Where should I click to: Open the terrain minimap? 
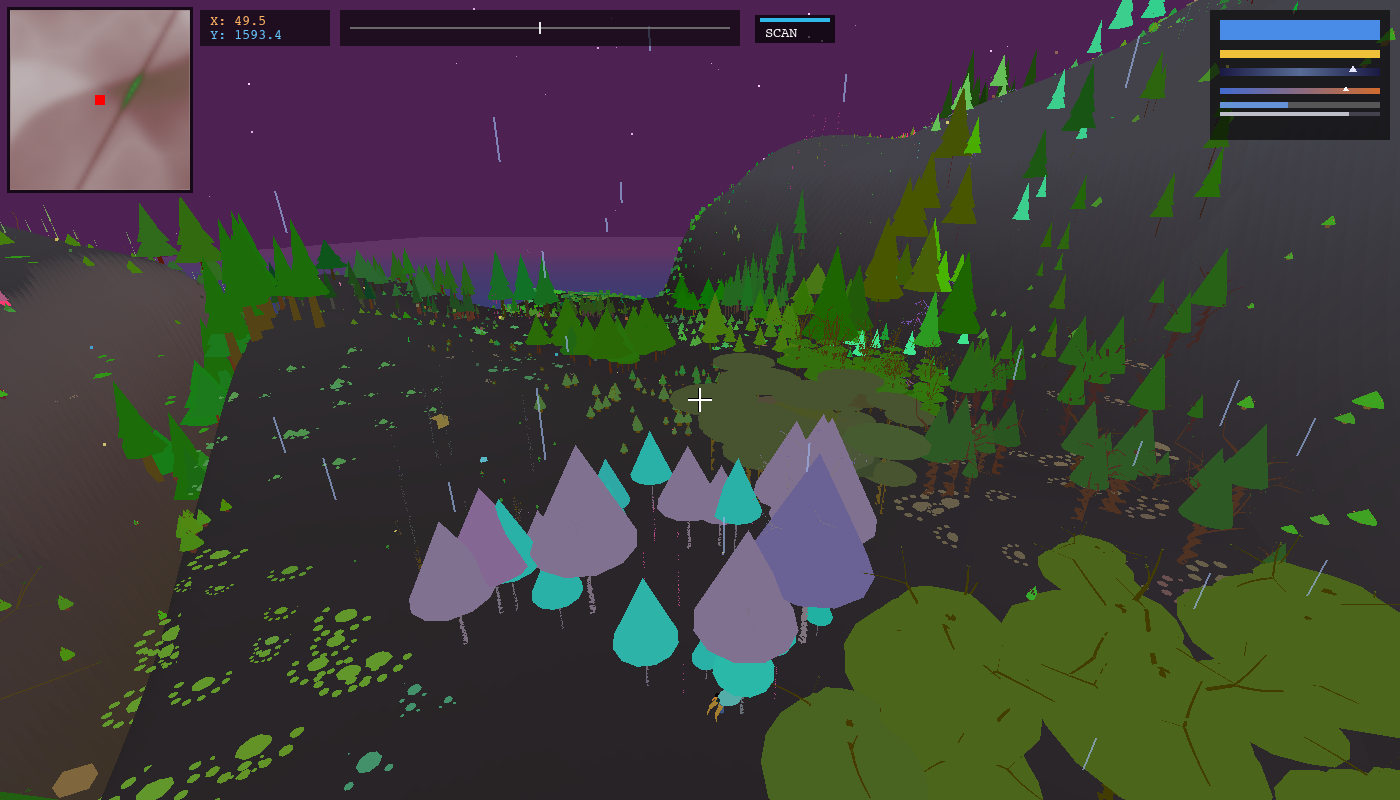[100, 100]
